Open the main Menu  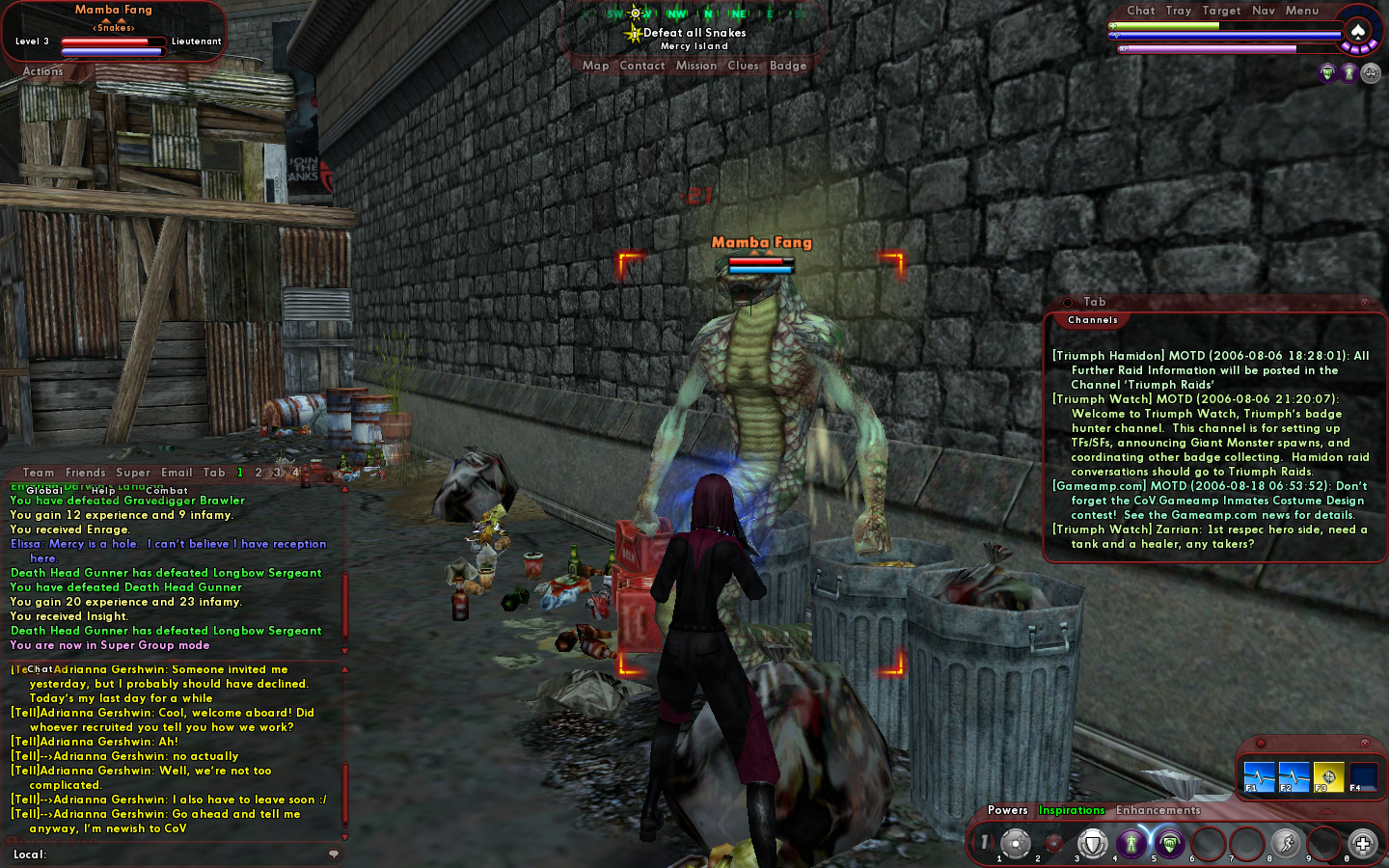click(x=1301, y=11)
